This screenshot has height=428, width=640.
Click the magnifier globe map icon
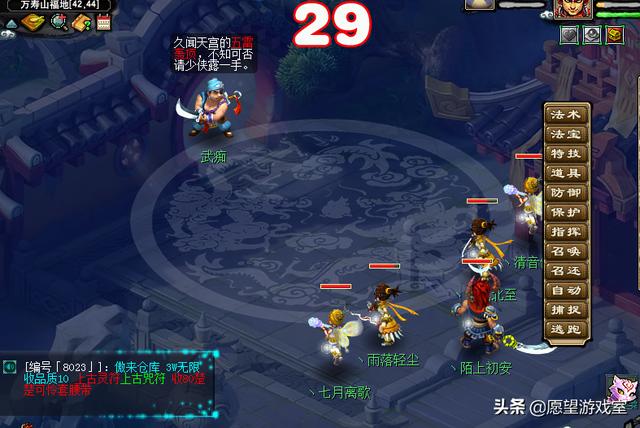pyautogui.click(x=58, y=22)
